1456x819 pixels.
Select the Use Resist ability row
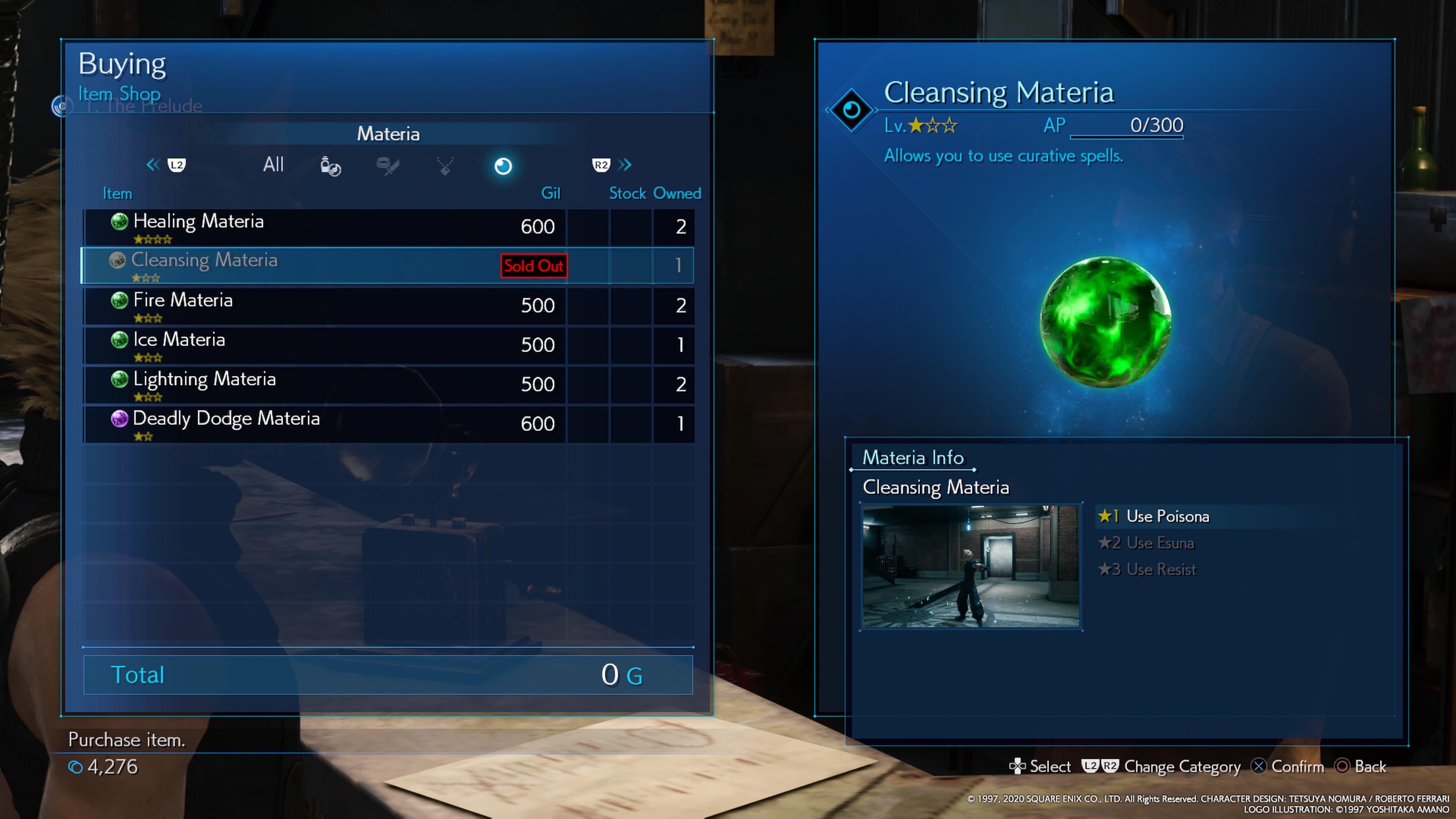(1161, 570)
